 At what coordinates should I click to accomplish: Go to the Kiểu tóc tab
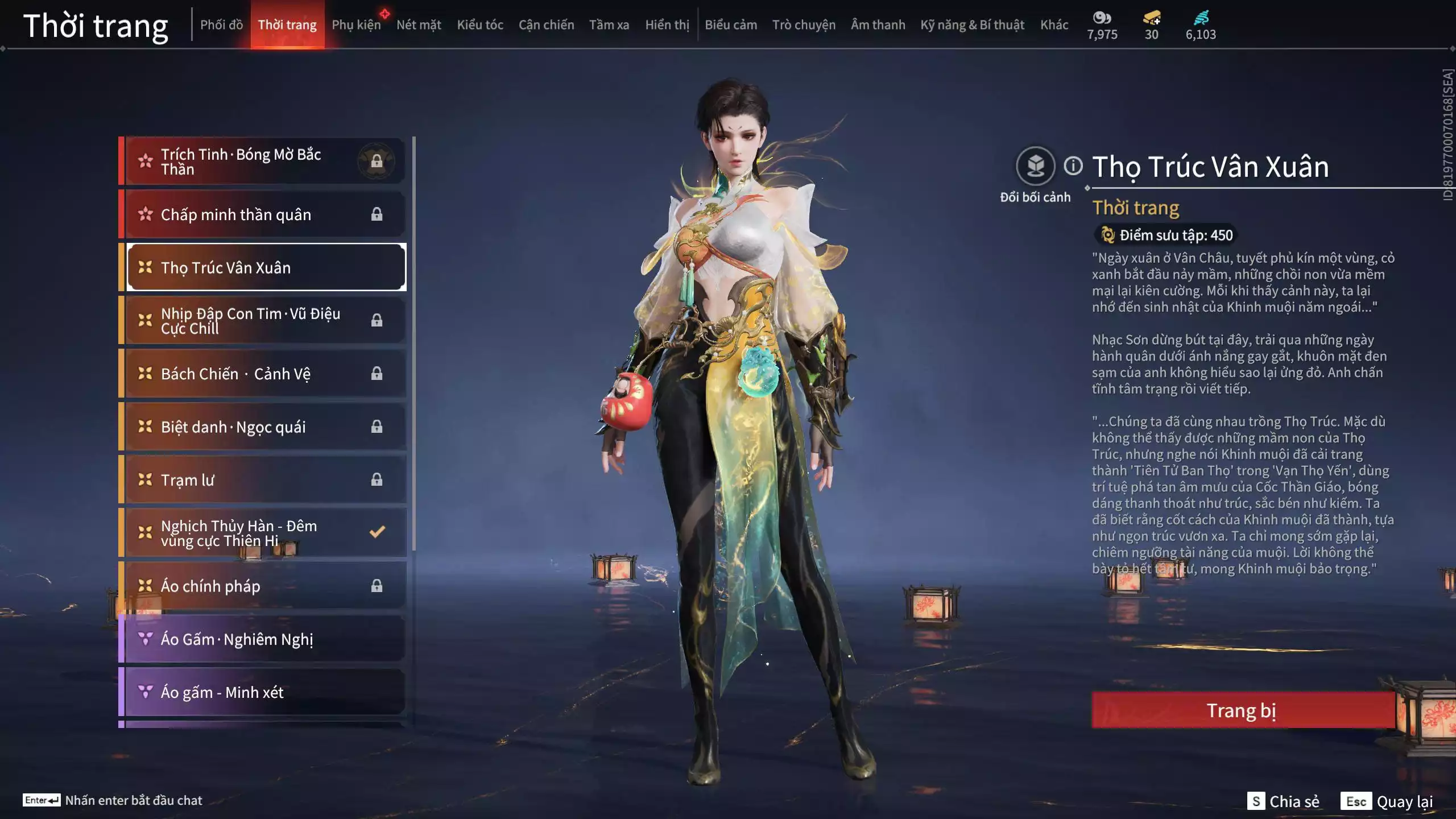pyautogui.click(x=480, y=24)
